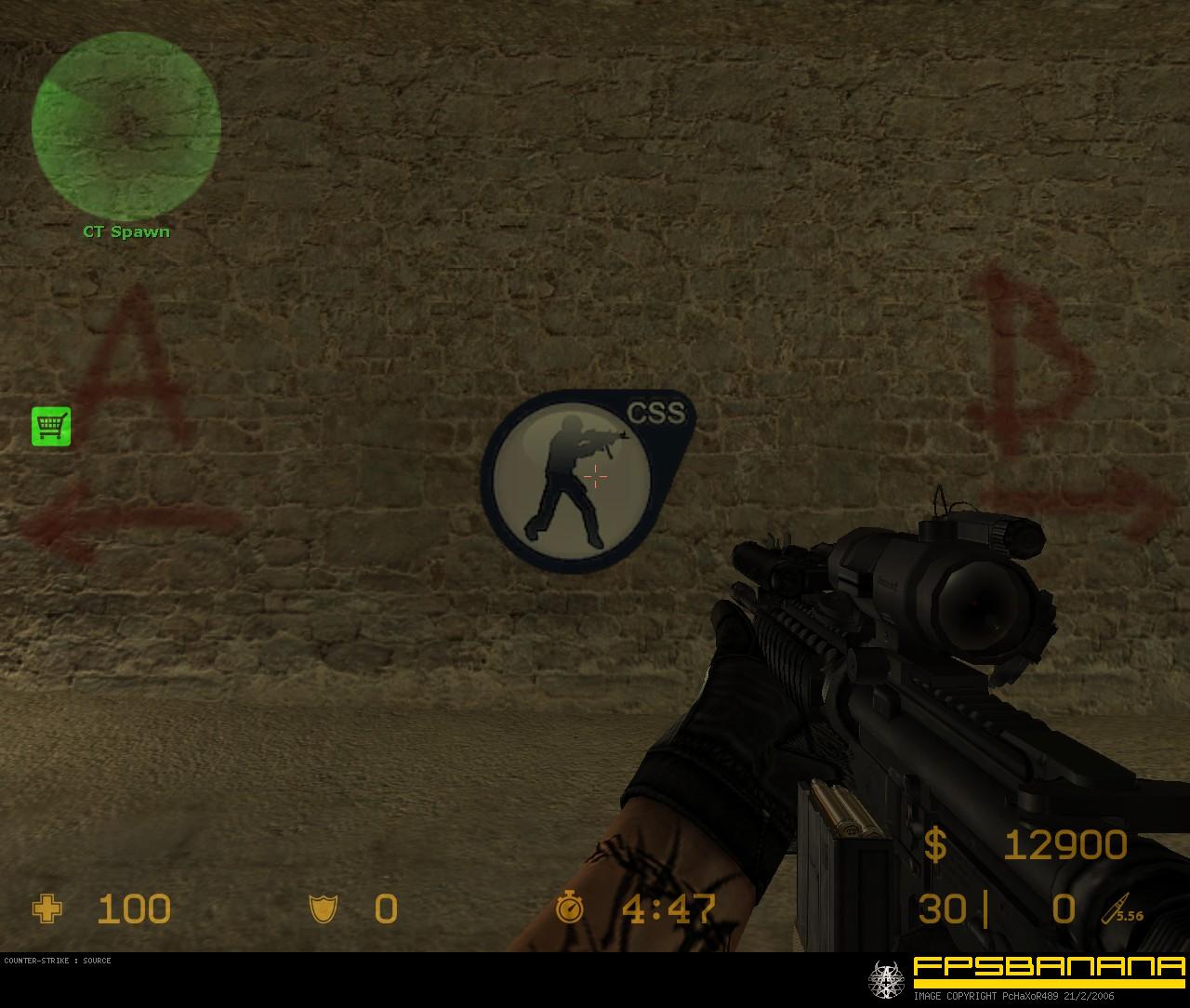1190x1008 pixels.
Task: Click the health cross icon
Action: click(x=46, y=909)
